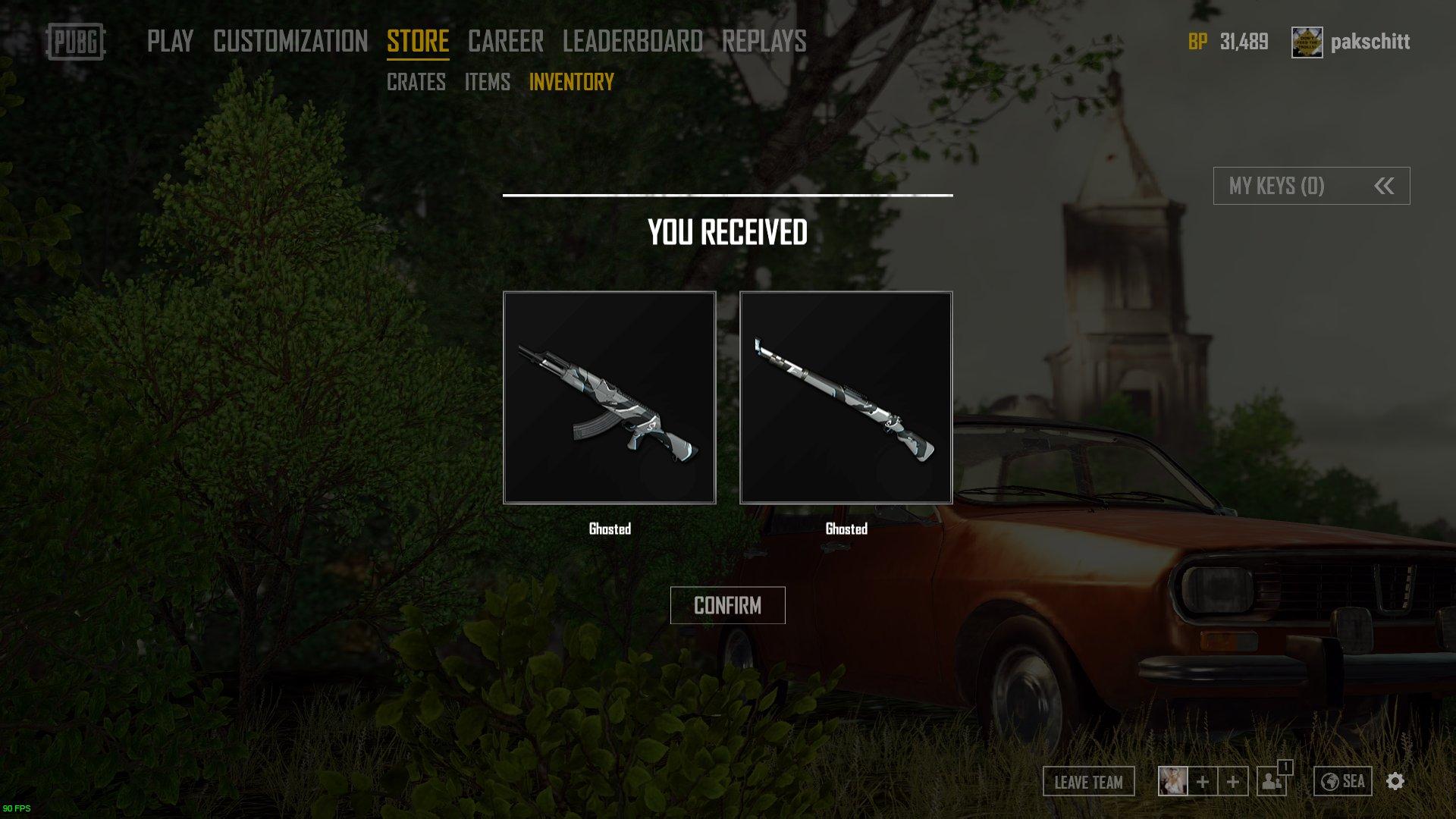The width and height of the screenshot is (1456, 819).
Task: Open settings with the gear icon
Action: pos(1395,781)
